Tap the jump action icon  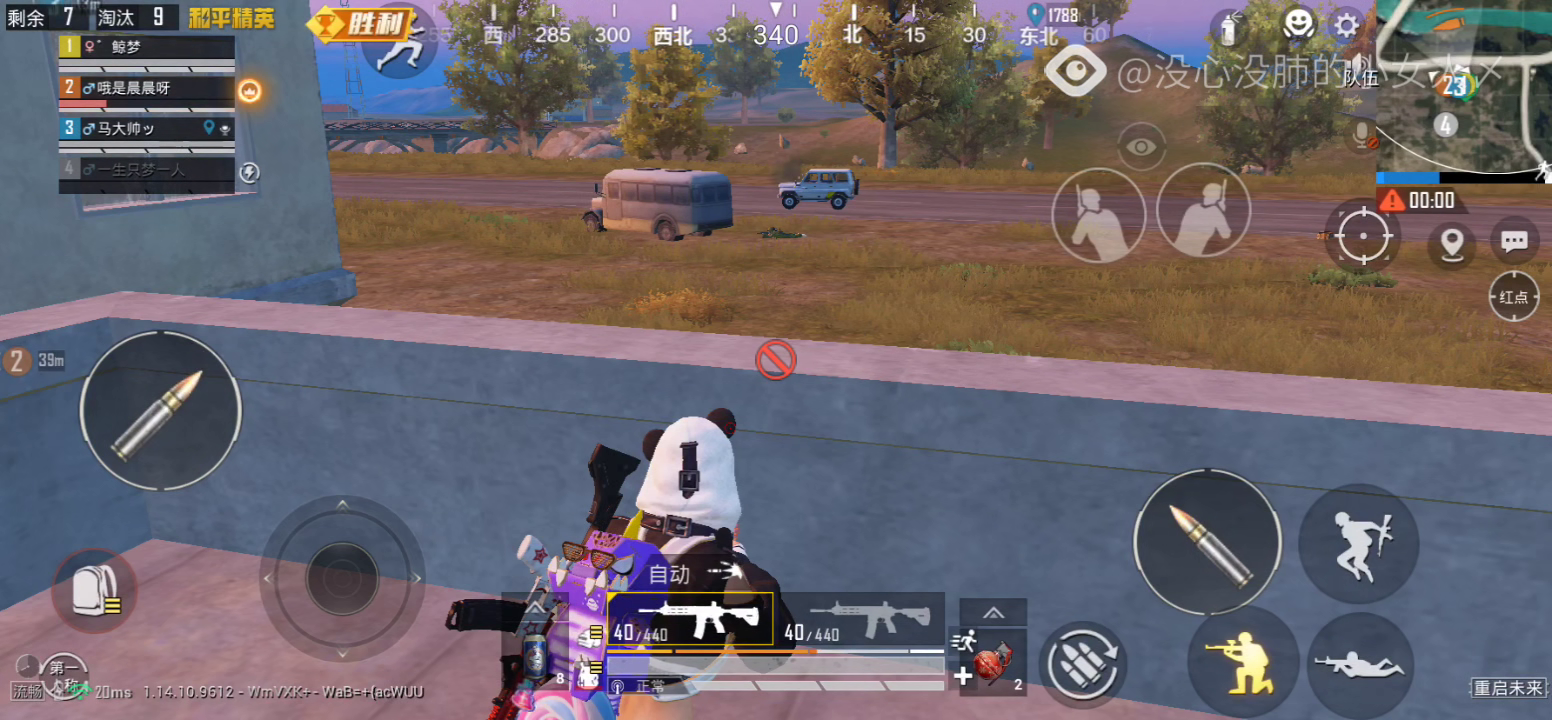coord(1358,543)
